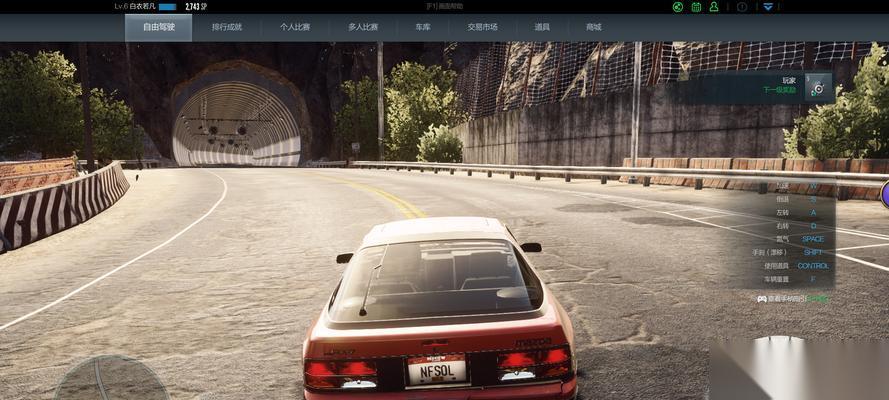Image resolution: width=889 pixels, height=400 pixels.
Task: Click the green calendar icon
Action: point(696,7)
